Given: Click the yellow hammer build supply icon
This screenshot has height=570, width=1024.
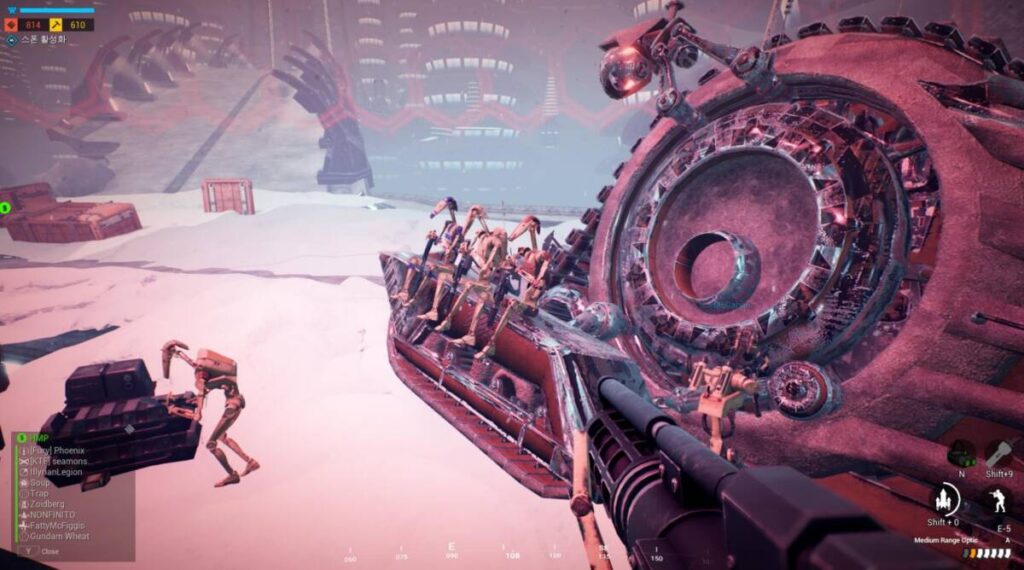Looking at the screenshot, I should [57, 24].
